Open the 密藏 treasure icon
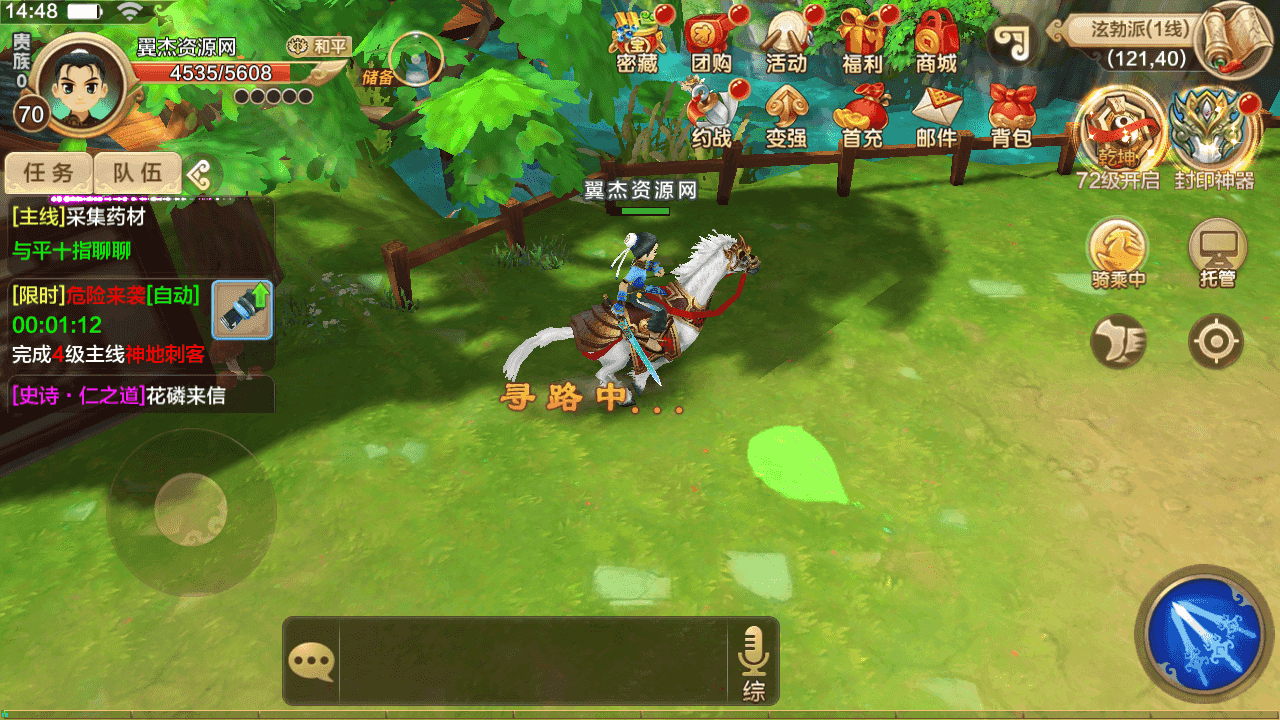1280x720 pixels. pos(637,40)
